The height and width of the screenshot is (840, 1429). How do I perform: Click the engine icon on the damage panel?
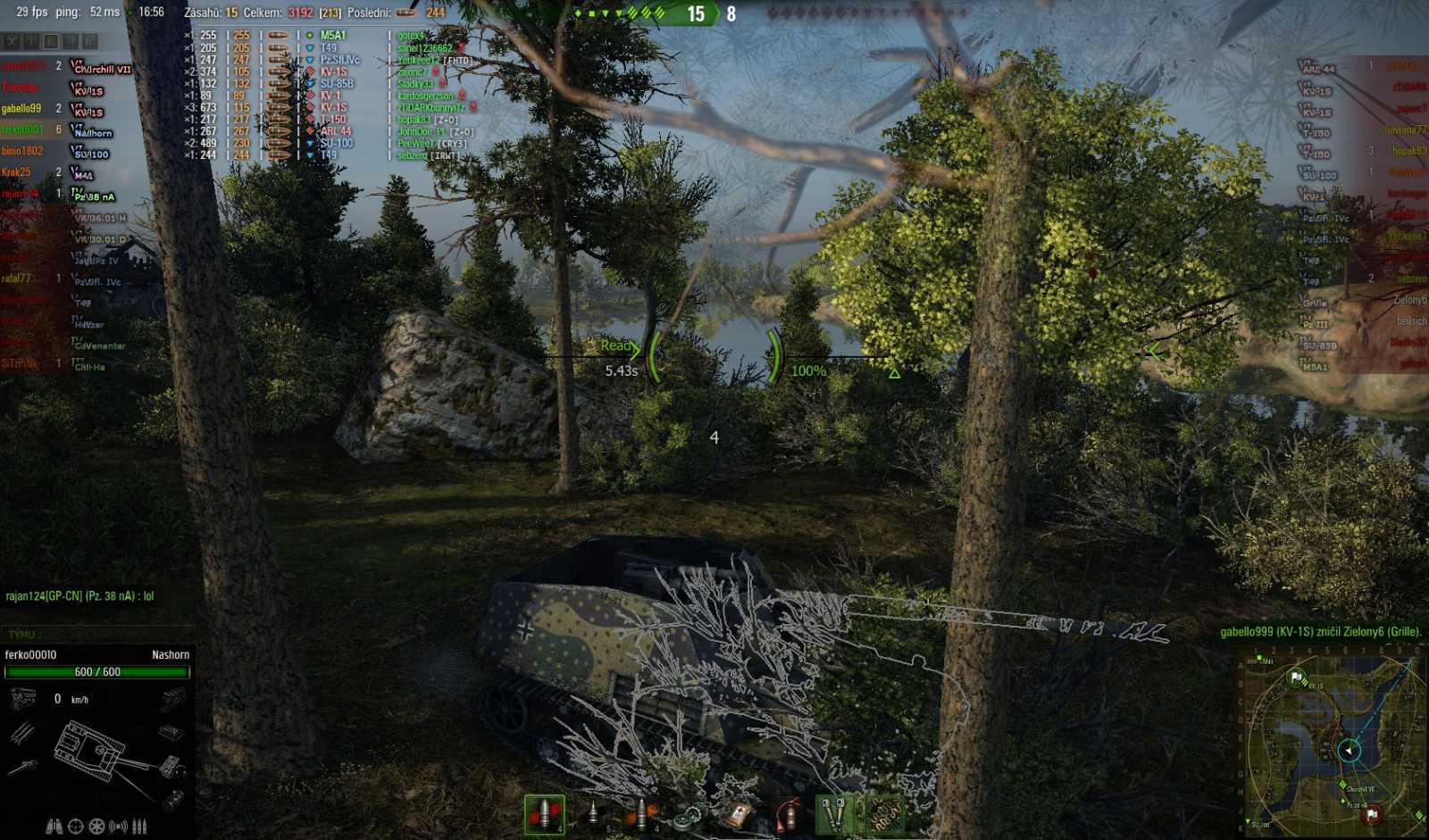pos(21,698)
